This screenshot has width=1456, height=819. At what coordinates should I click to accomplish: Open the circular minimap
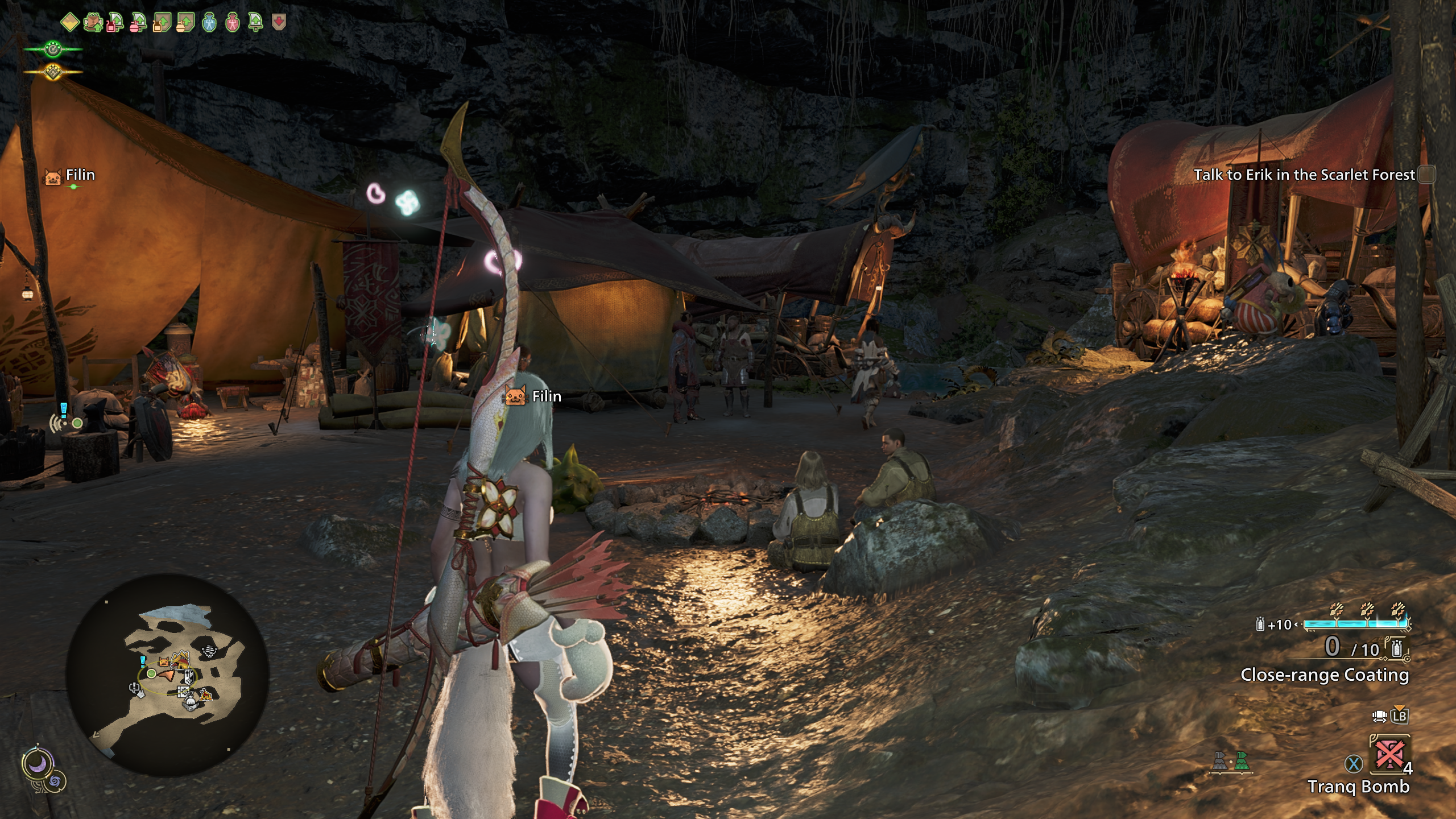point(167,675)
